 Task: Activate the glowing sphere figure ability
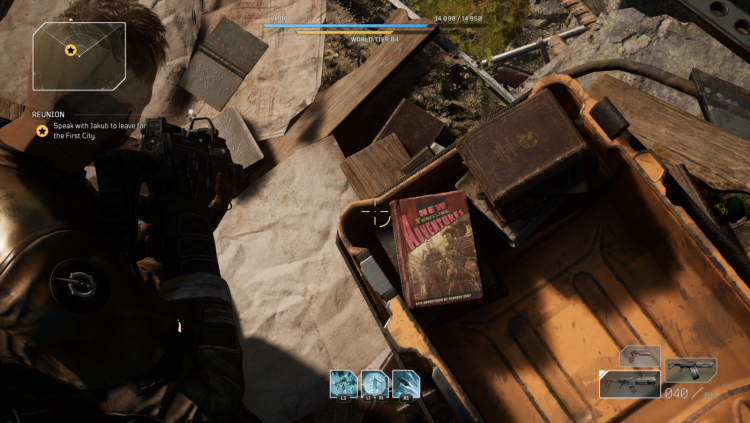(375, 383)
